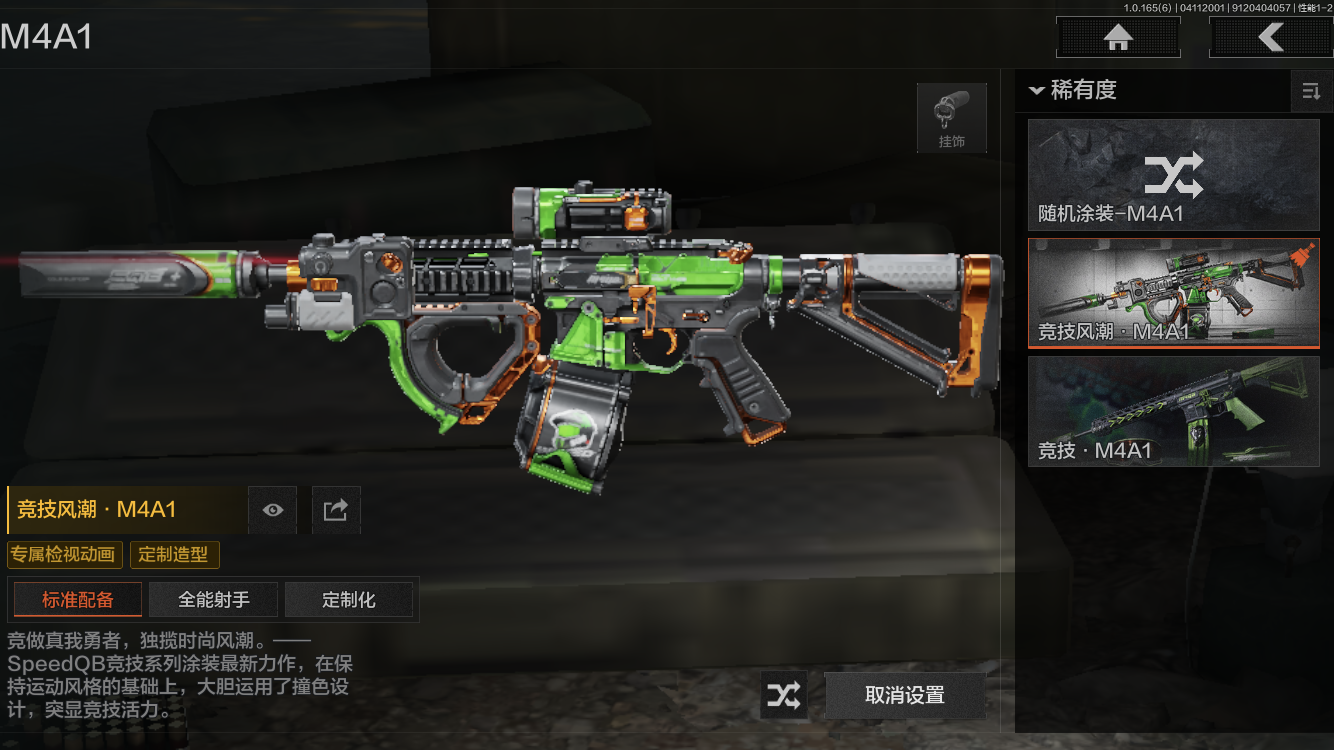This screenshot has height=750, width=1334.
Task: Go to the home screen
Action: coord(1118,38)
